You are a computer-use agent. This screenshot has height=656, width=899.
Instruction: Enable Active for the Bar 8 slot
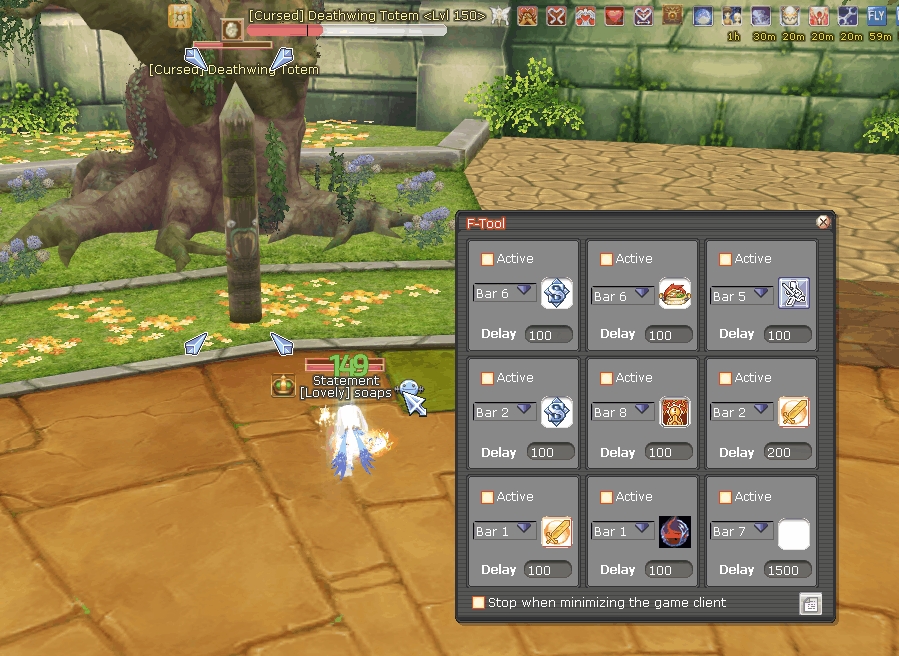pyautogui.click(x=606, y=378)
